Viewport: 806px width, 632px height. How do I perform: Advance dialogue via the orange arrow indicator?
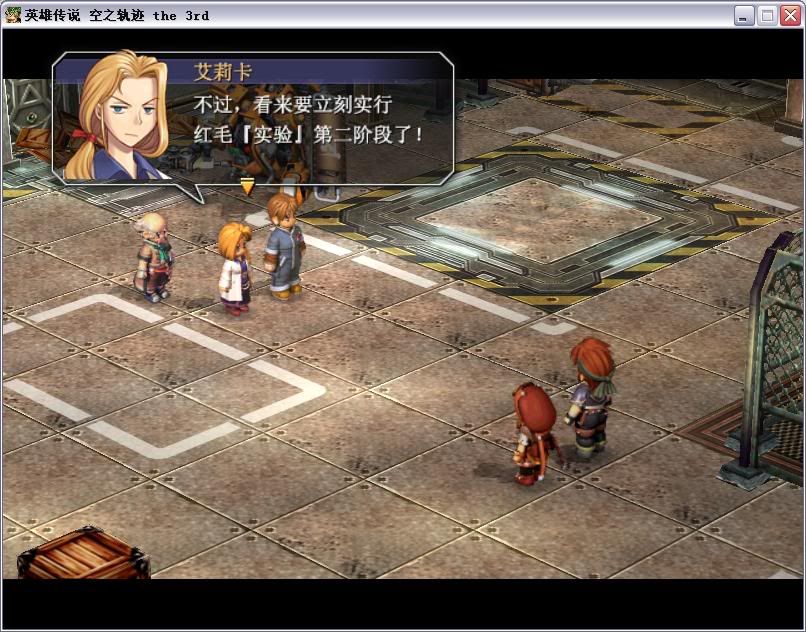[x=247, y=186]
